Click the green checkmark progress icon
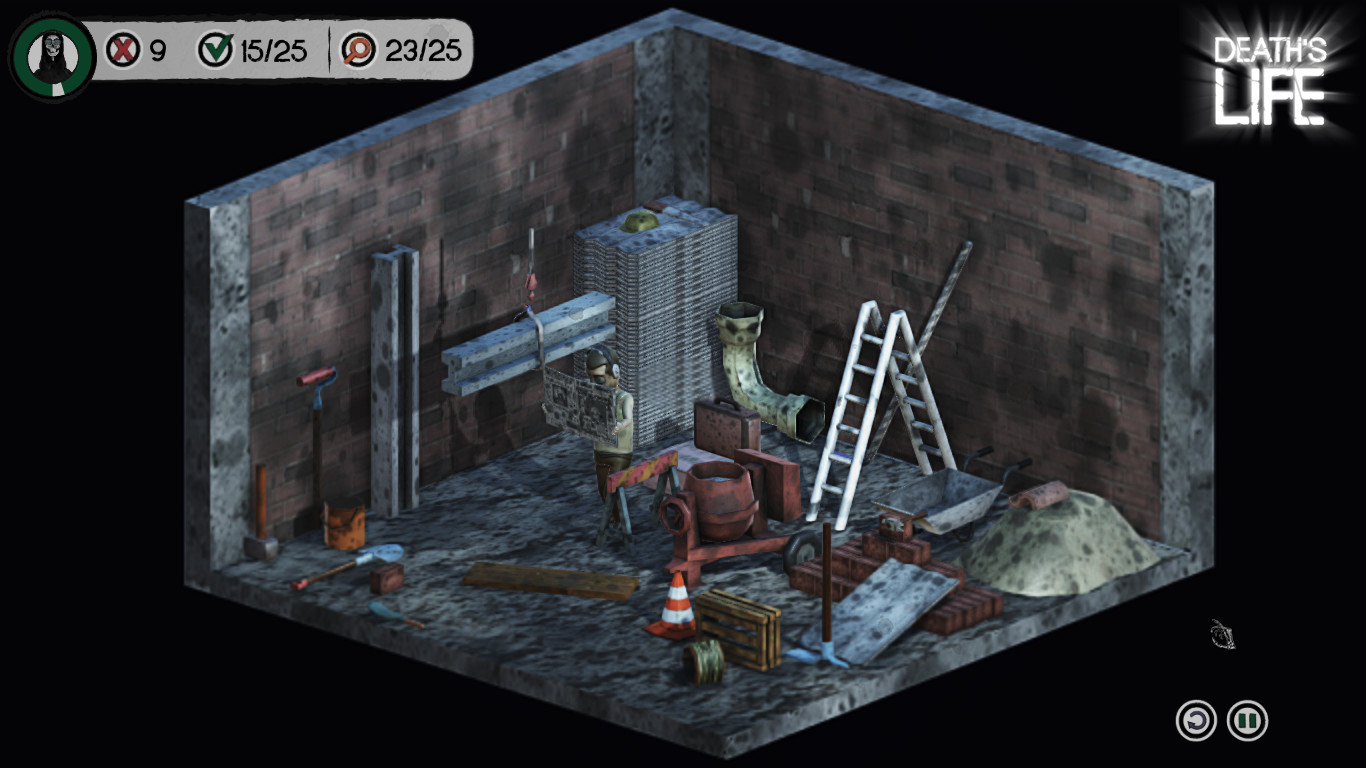 [216, 45]
